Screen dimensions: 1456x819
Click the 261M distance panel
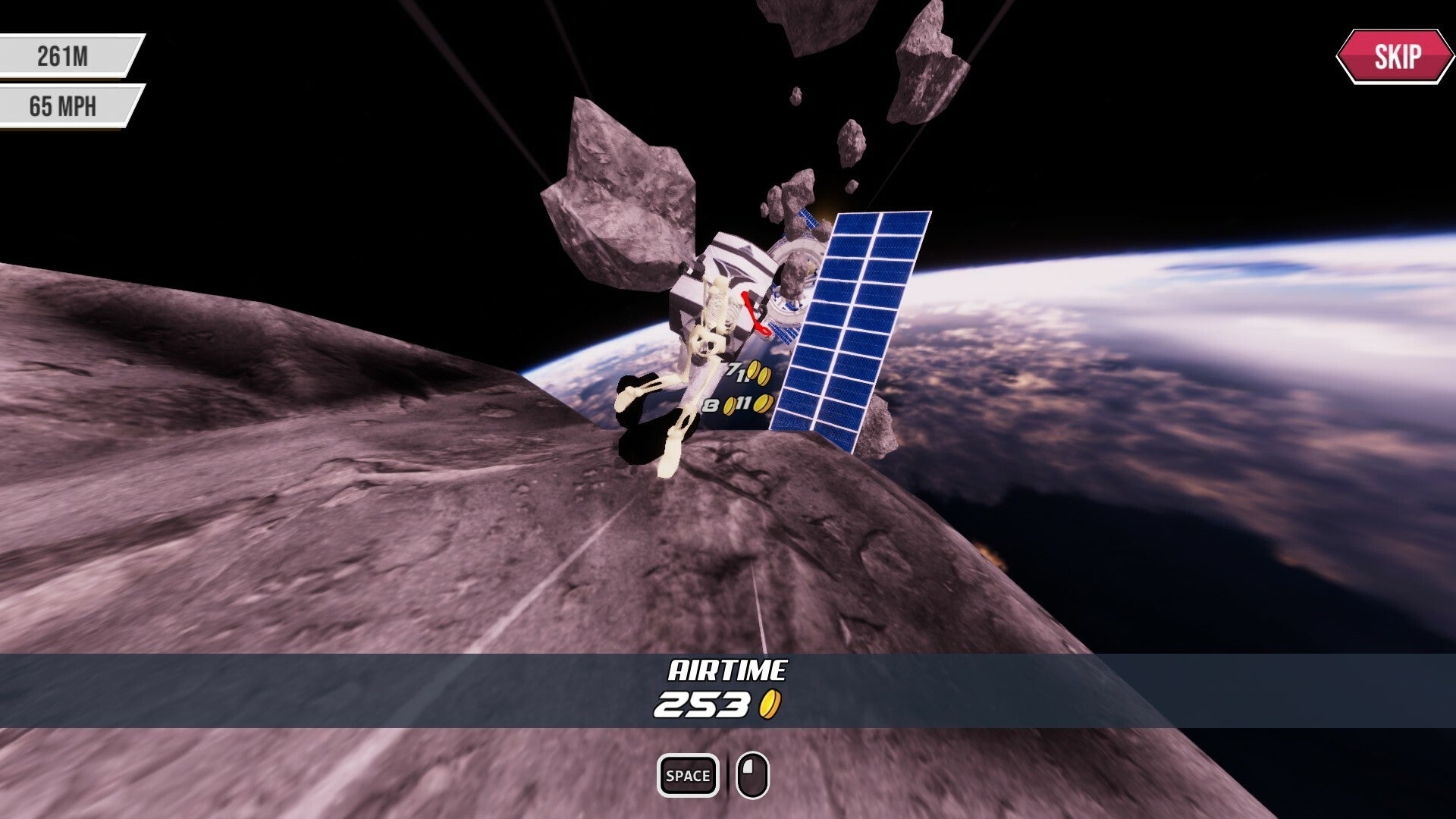64,55
